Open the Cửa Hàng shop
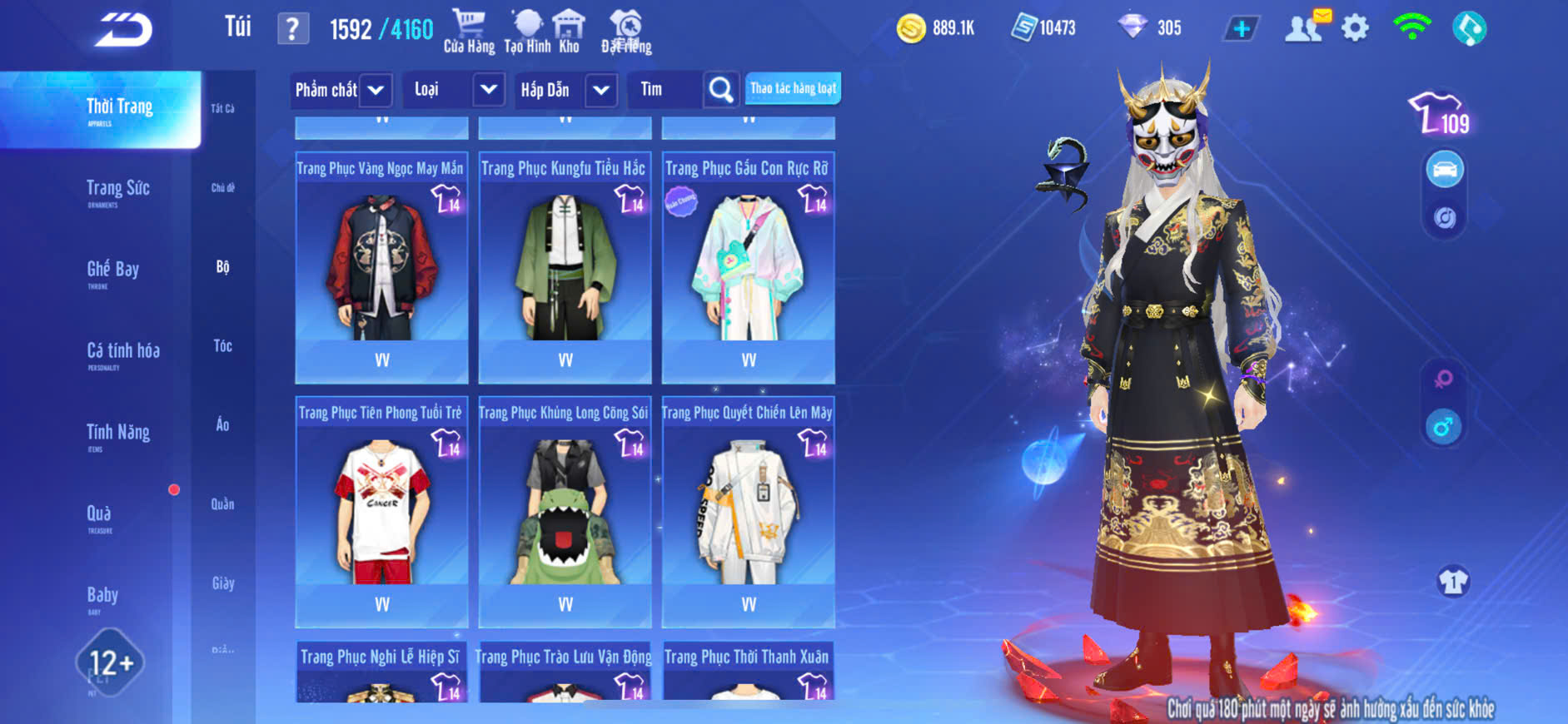Image resolution: width=1568 pixels, height=724 pixels. [x=469, y=32]
